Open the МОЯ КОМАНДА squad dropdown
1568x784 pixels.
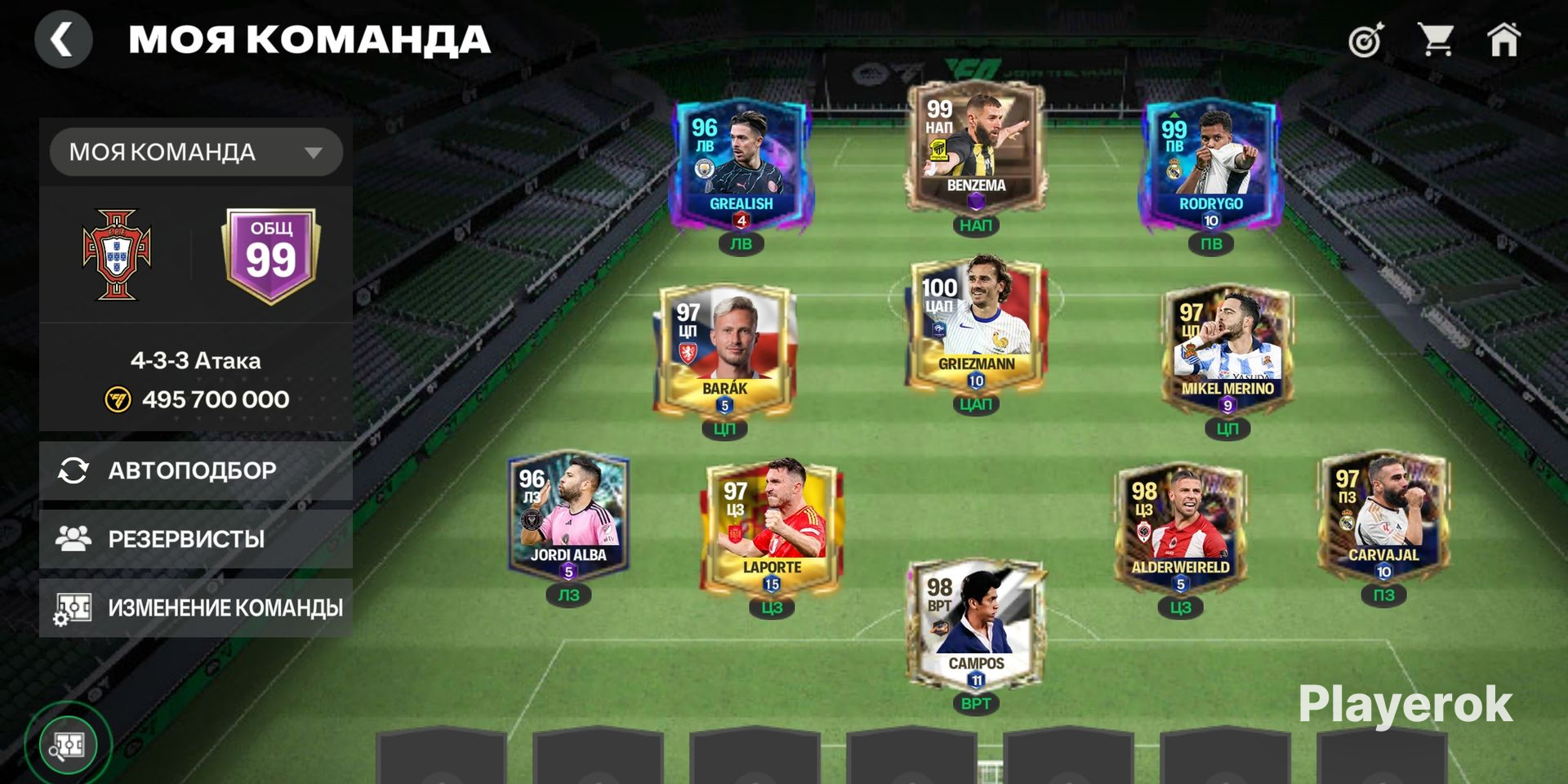(196, 152)
